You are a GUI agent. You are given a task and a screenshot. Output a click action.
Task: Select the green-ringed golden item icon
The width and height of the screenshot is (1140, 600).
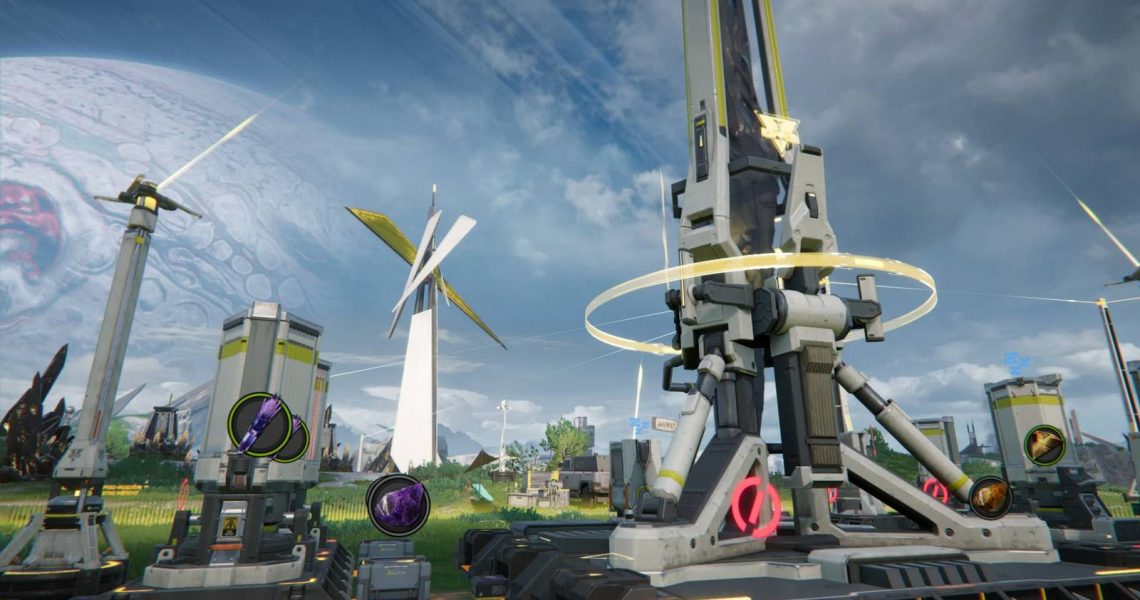click(1044, 445)
